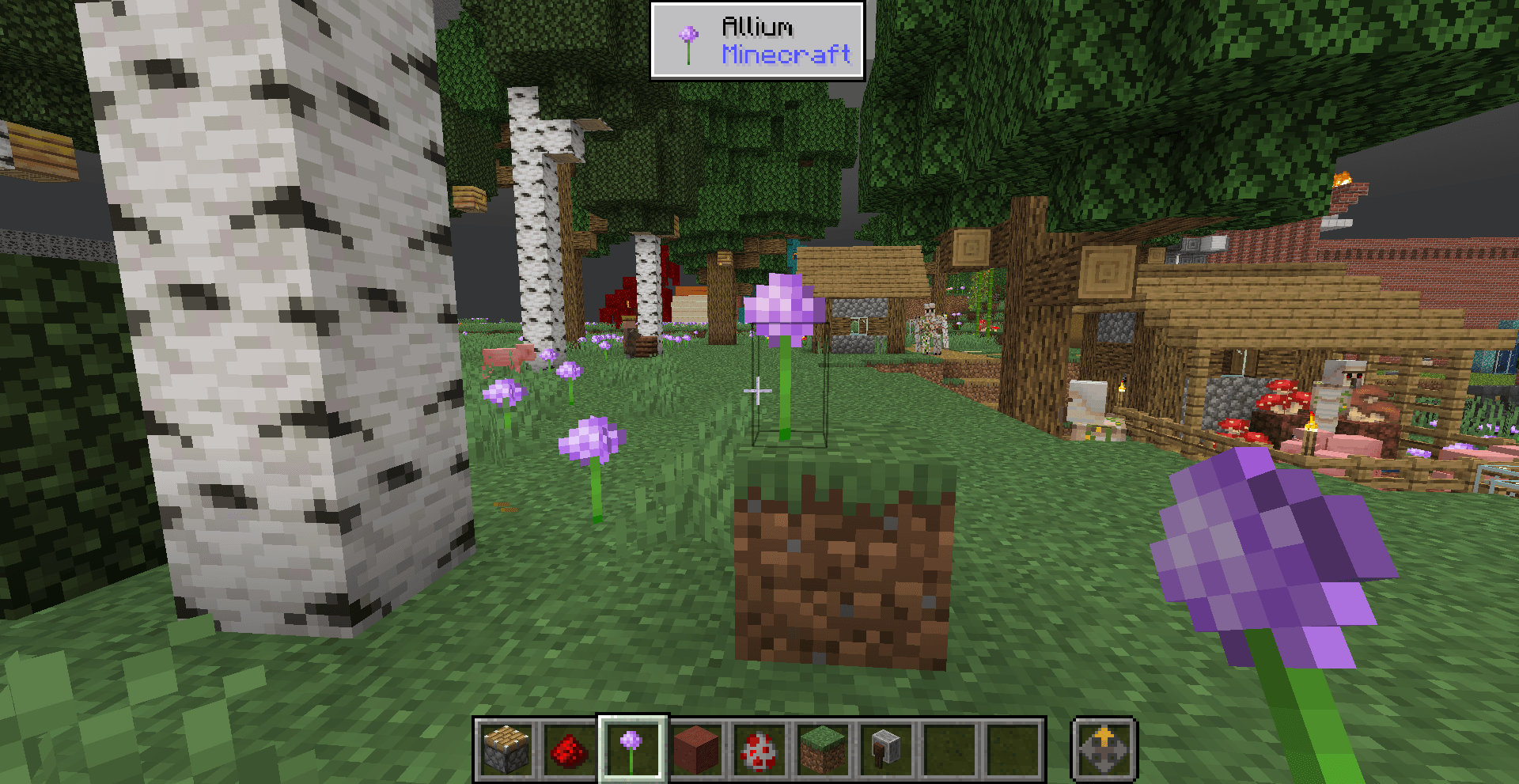Click the Allium name in the item tooltip
The height and width of the screenshot is (784, 1519).
(756, 27)
